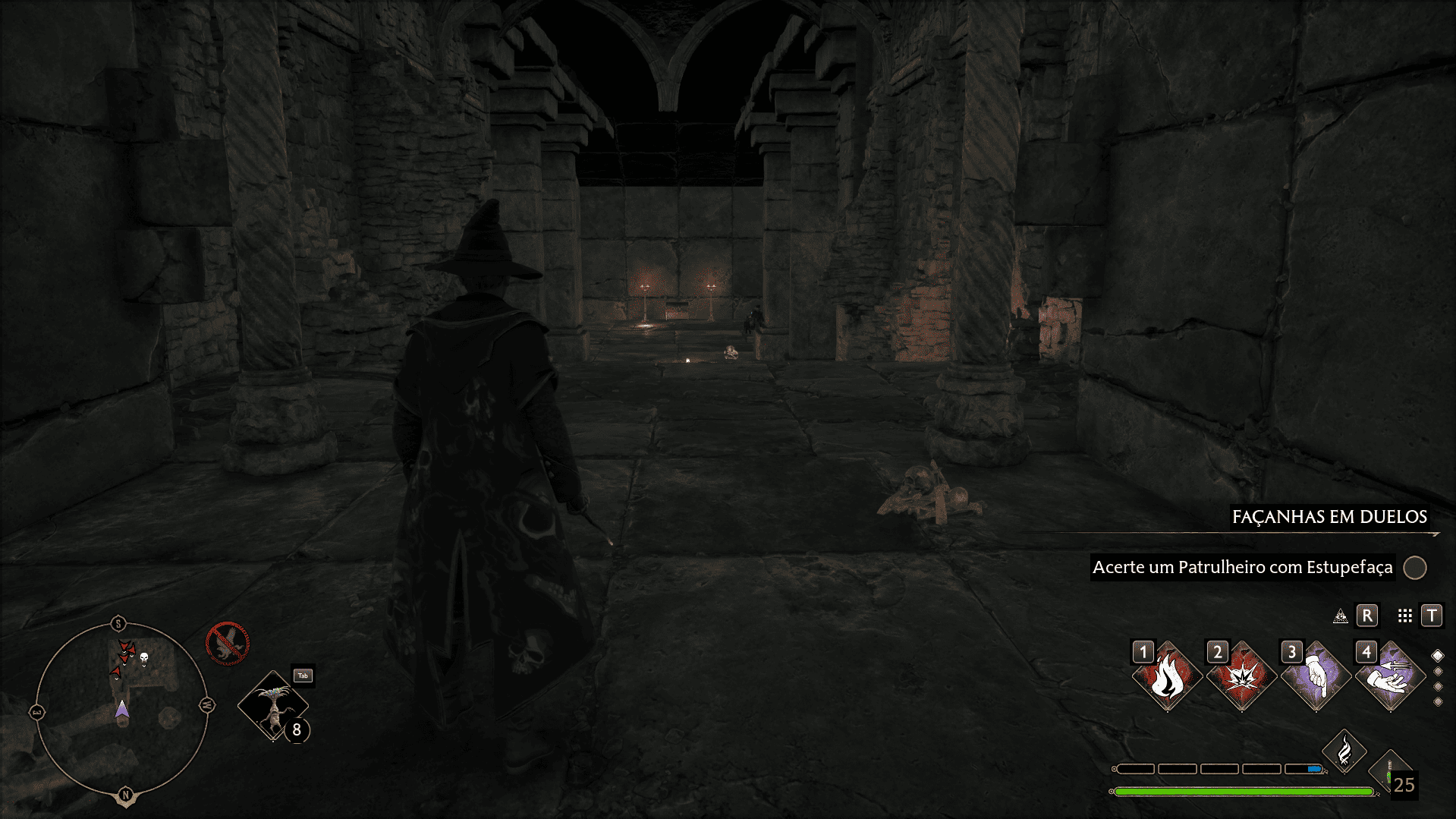Select the Bombarda spell in slot 2

pos(1243,675)
